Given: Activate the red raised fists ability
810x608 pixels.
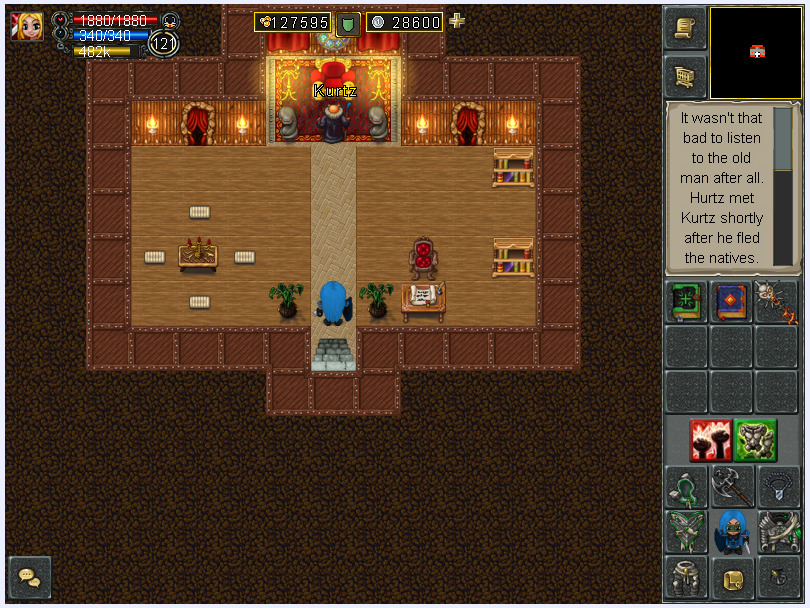Looking at the screenshot, I should [x=709, y=440].
